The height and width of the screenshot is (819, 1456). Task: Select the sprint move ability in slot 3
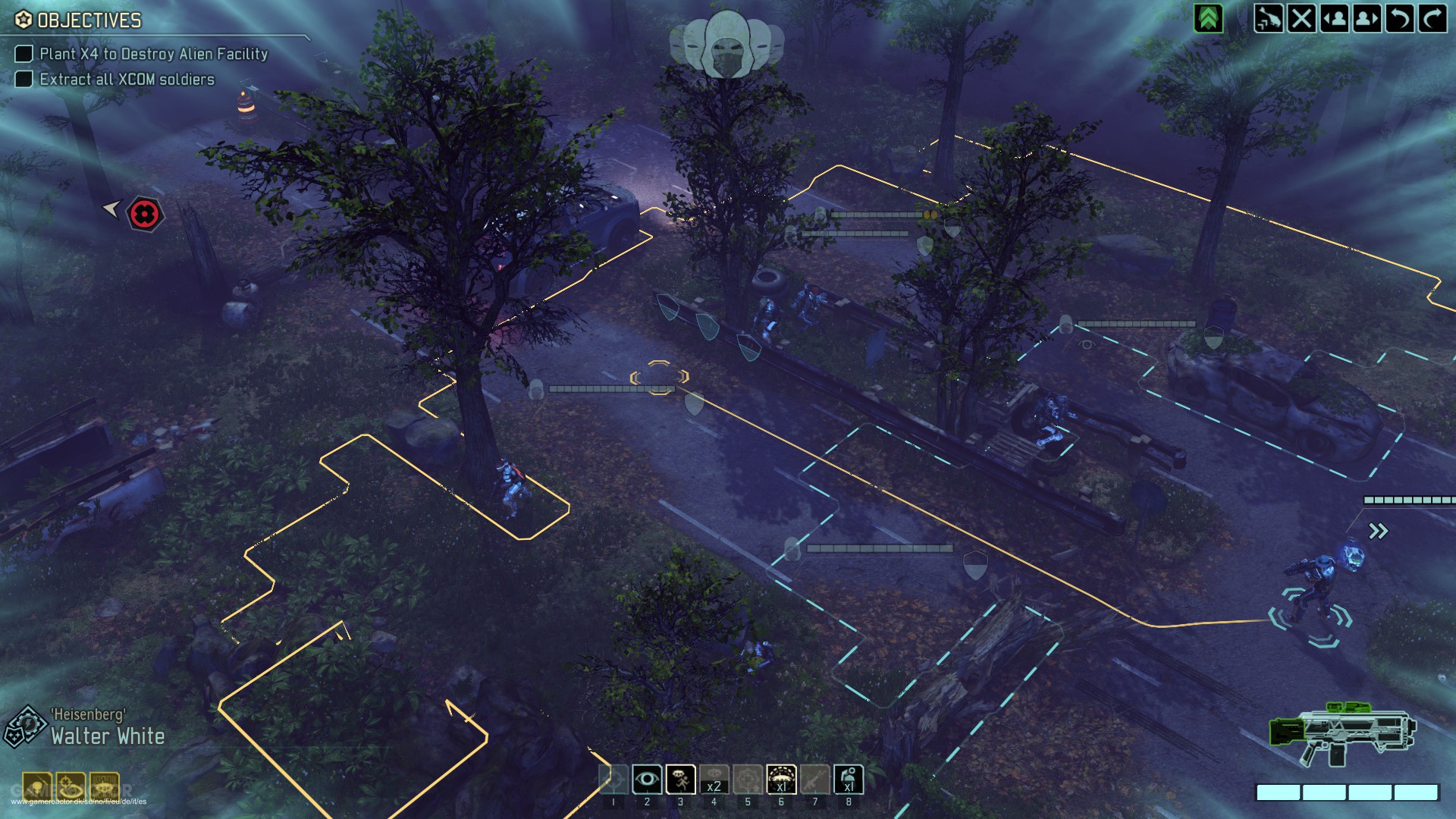tap(679, 780)
